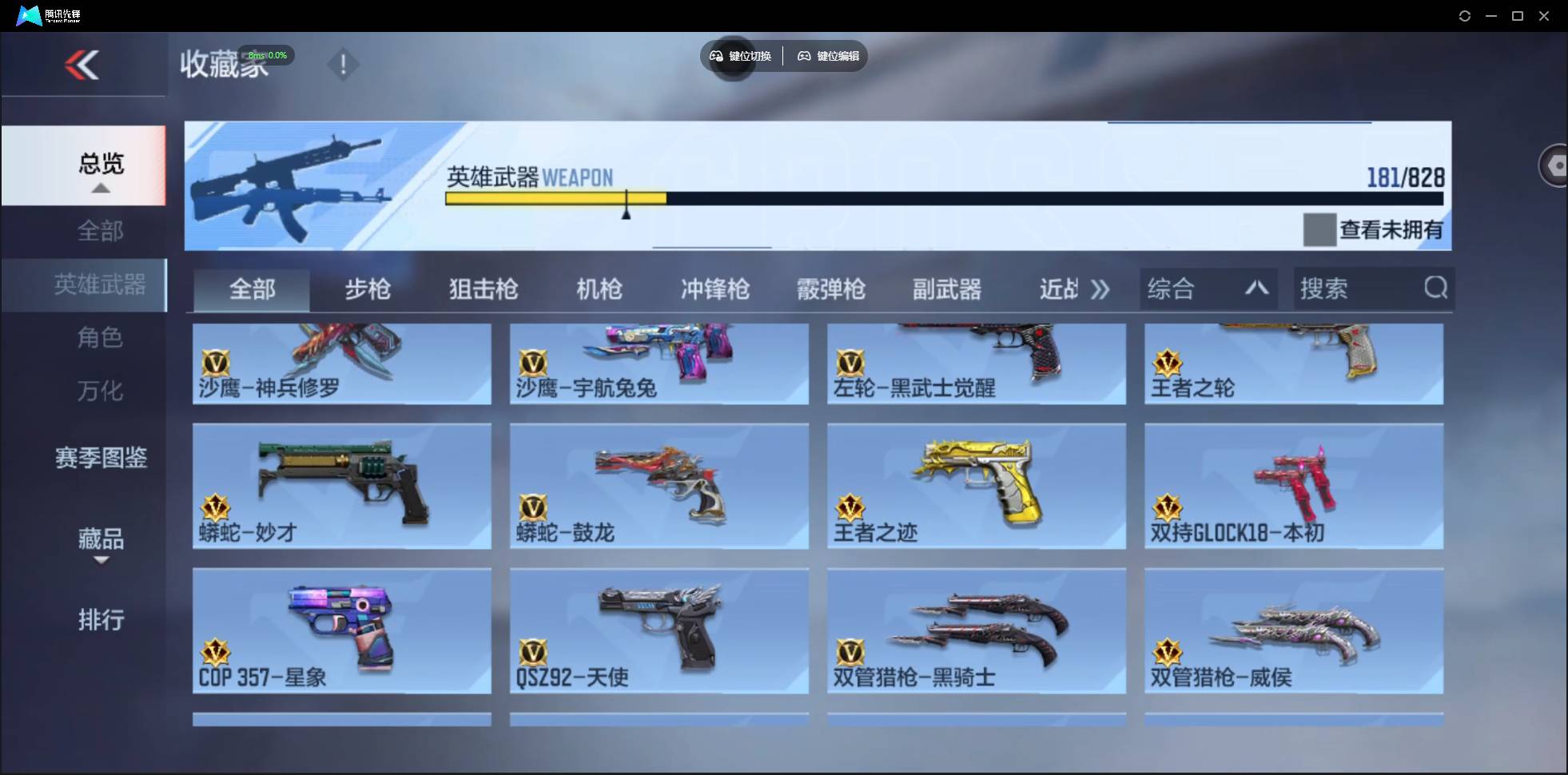Image resolution: width=1568 pixels, height=775 pixels.
Task: Click the refresh icon in the title bar
Action: (1466, 15)
